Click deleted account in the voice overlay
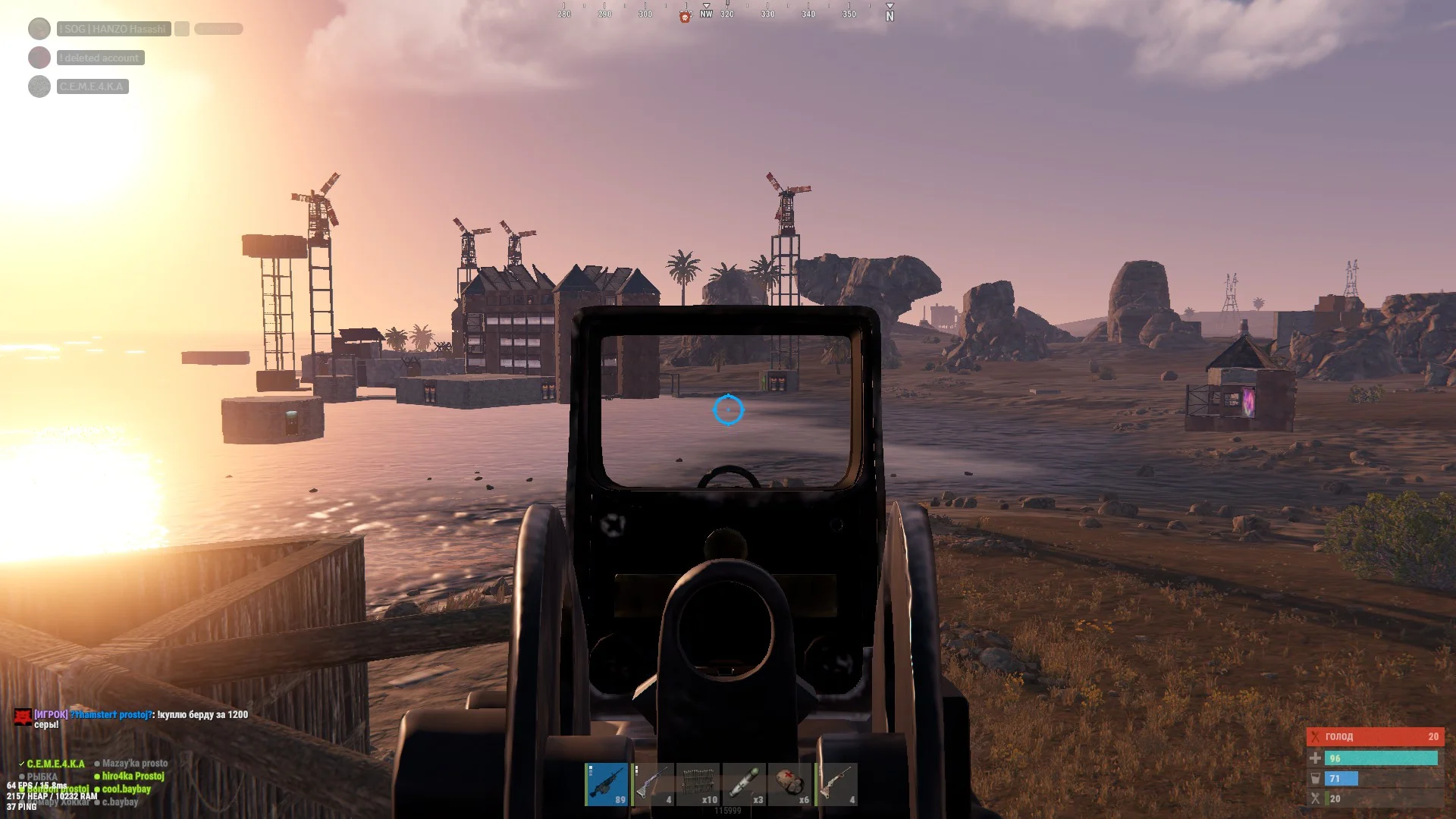This screenshot has width=1456, height=819. point(100,58)
